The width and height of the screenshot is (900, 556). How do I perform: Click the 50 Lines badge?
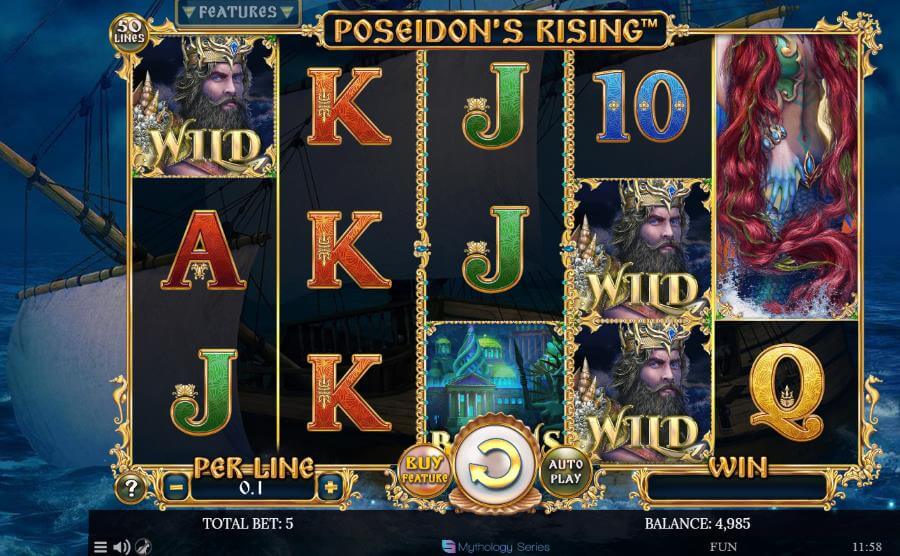[129, 31]
